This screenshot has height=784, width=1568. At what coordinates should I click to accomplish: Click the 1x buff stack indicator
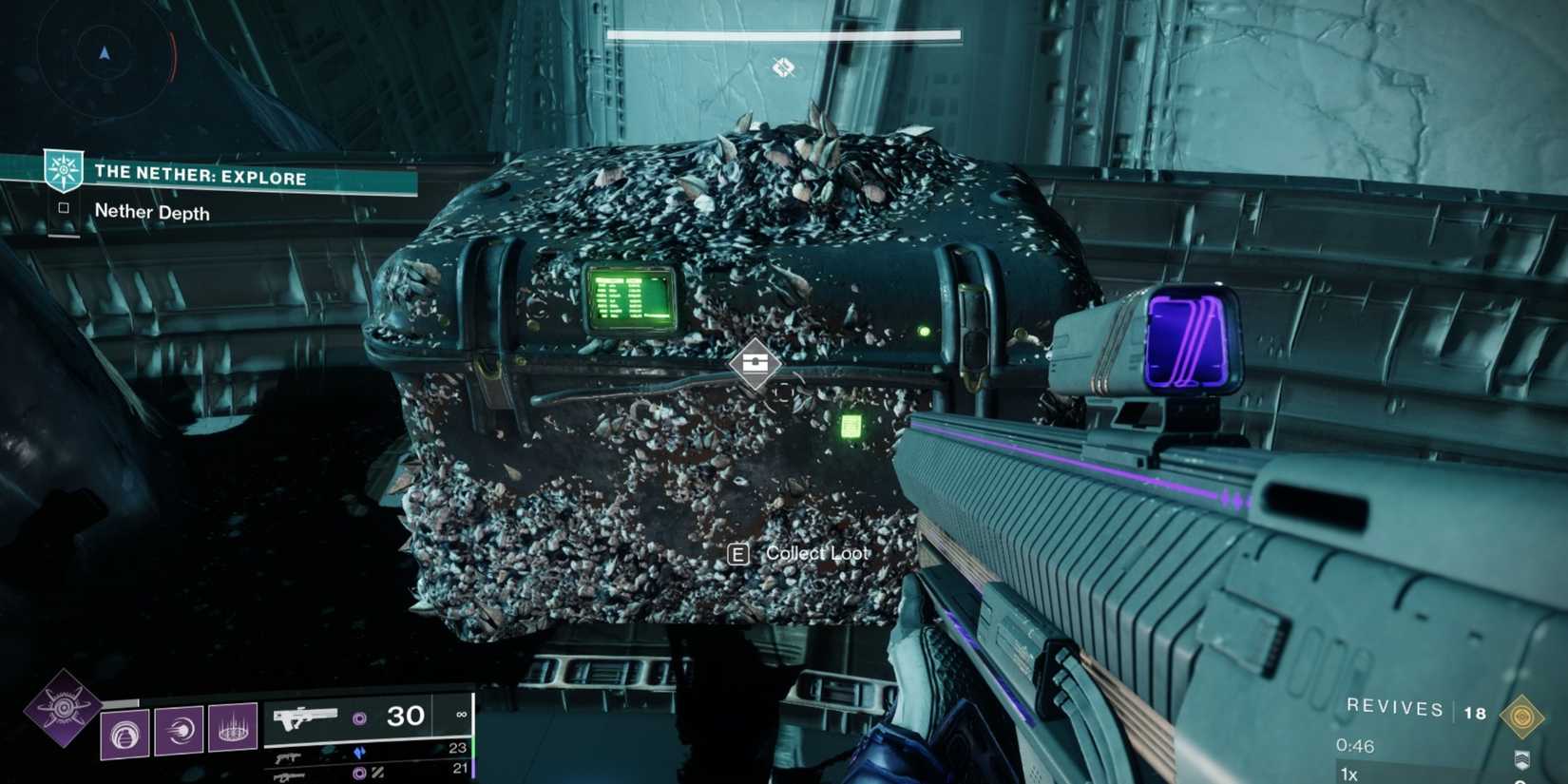click(x=1348, y=774)
